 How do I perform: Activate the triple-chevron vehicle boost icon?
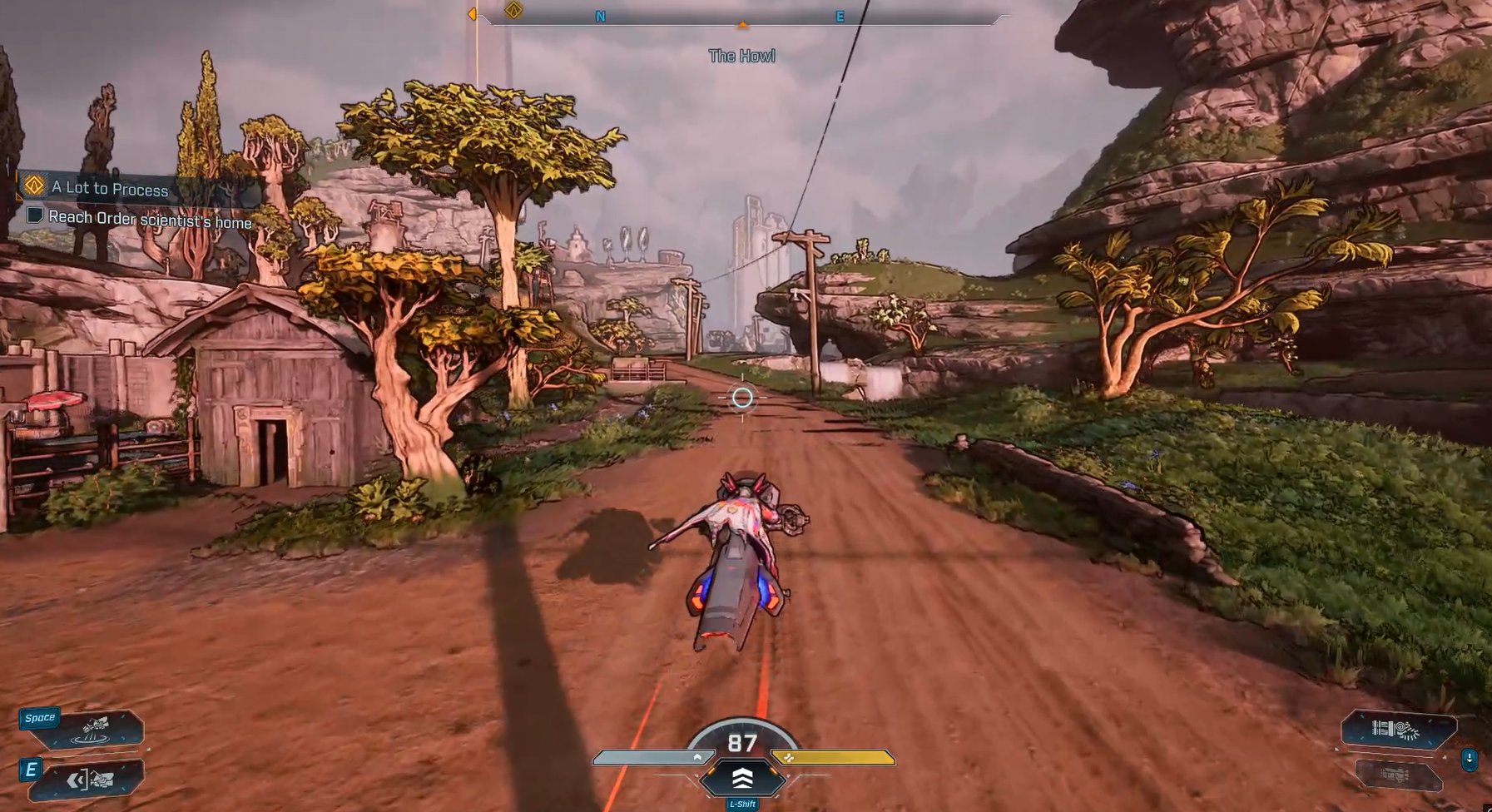pos(742,778)
